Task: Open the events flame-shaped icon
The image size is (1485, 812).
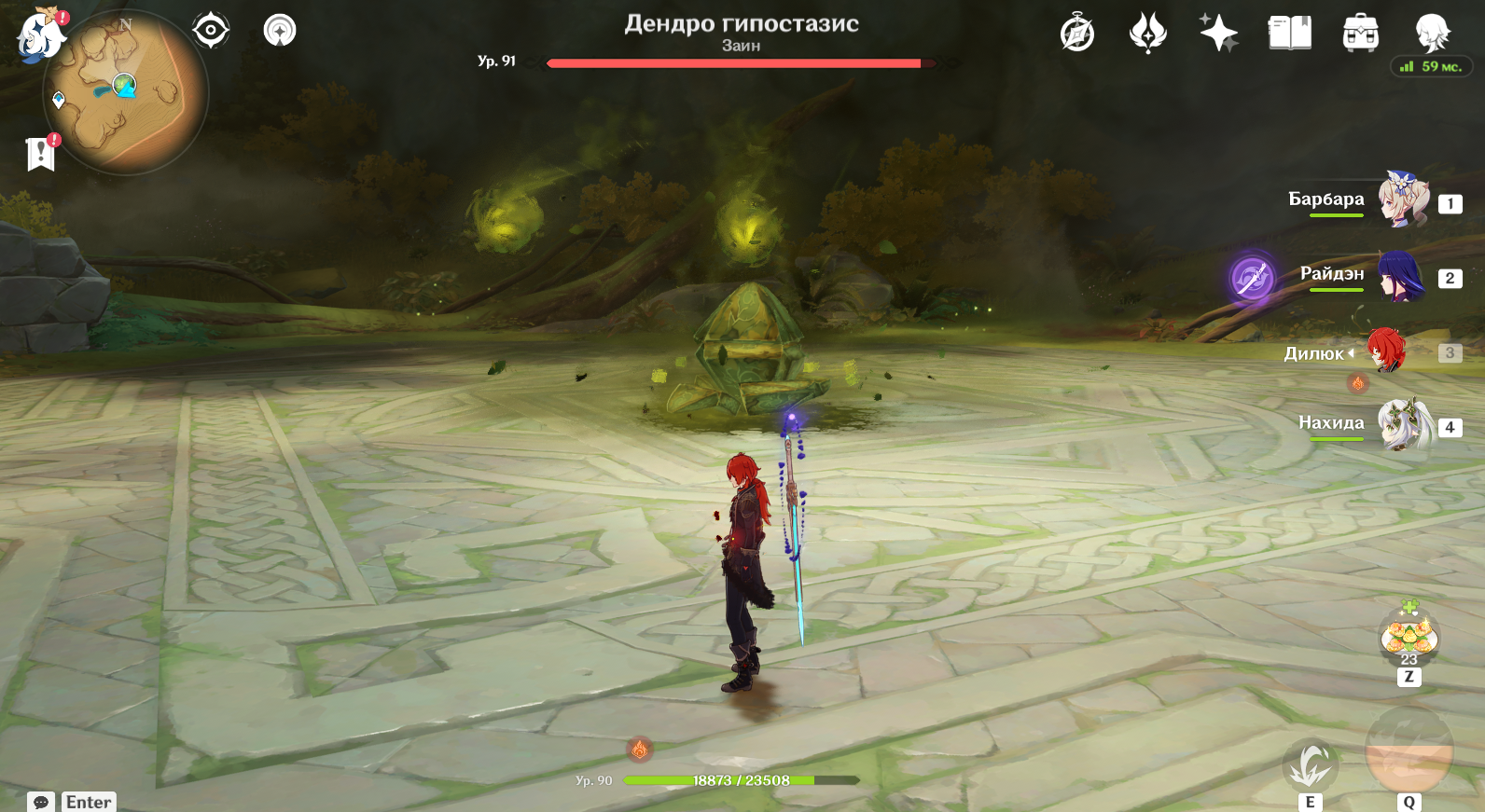Action: (1147, 34)
